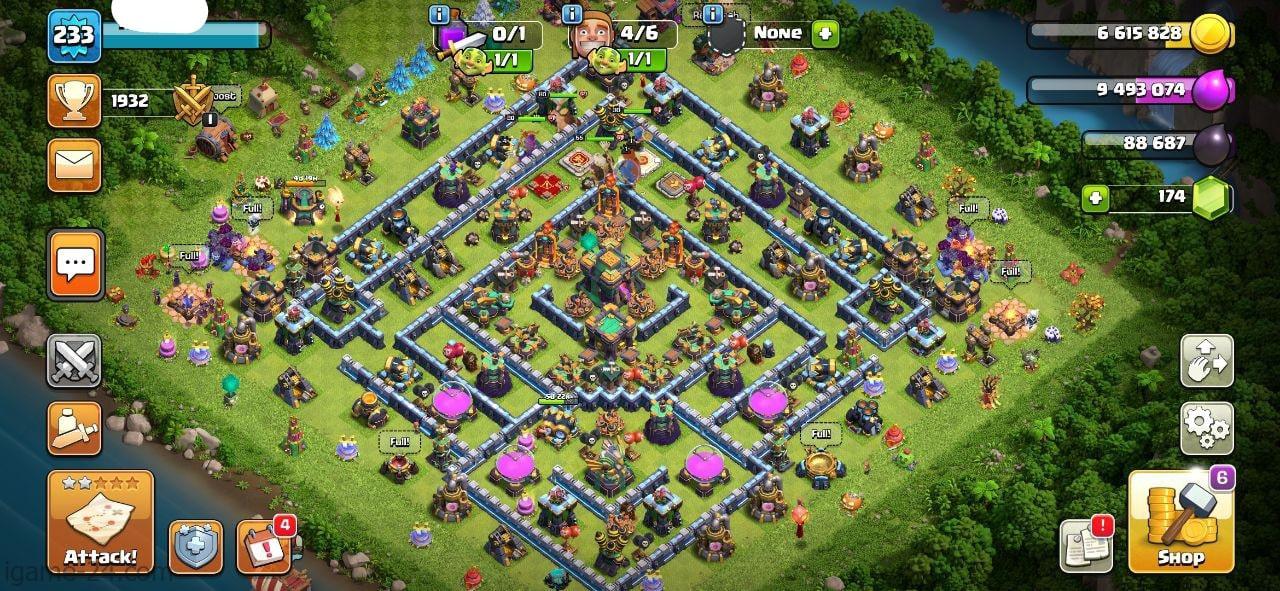Screen dimensions: 1280x591
Task: Show the level 233 player profile
Action: point(74,37)
